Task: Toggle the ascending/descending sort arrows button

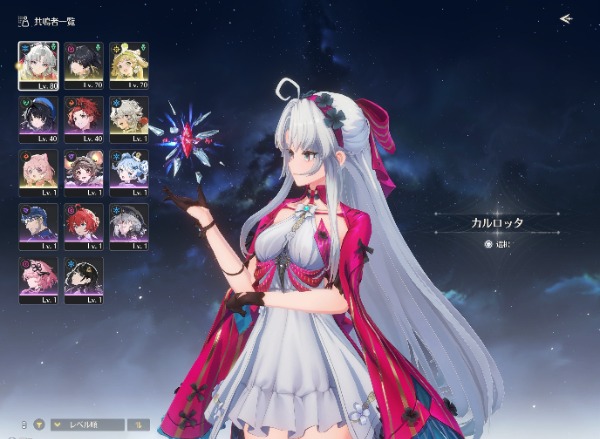Action: [137, 424]
